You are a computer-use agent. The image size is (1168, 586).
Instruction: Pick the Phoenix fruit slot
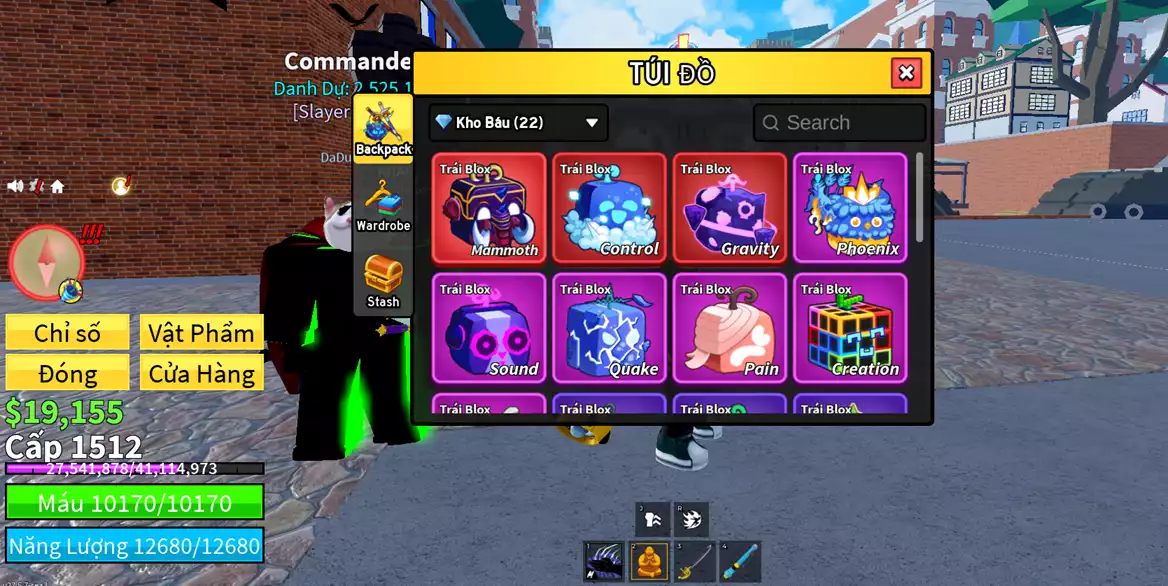coord(850,208)
